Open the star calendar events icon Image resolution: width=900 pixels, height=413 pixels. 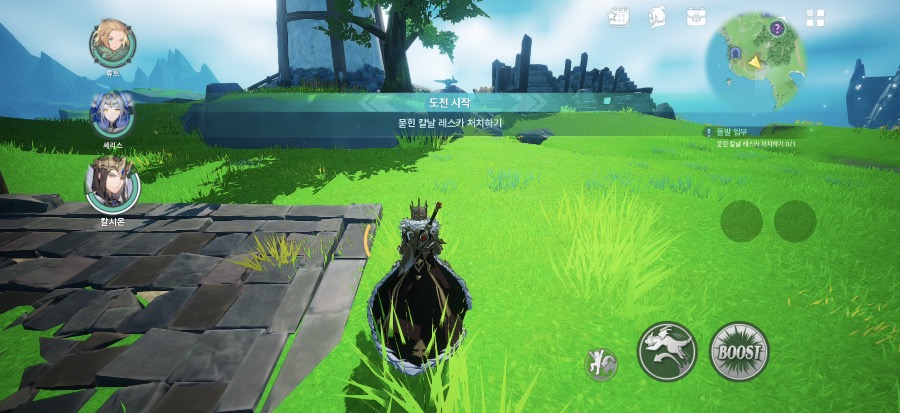click(x=618, y=17)
